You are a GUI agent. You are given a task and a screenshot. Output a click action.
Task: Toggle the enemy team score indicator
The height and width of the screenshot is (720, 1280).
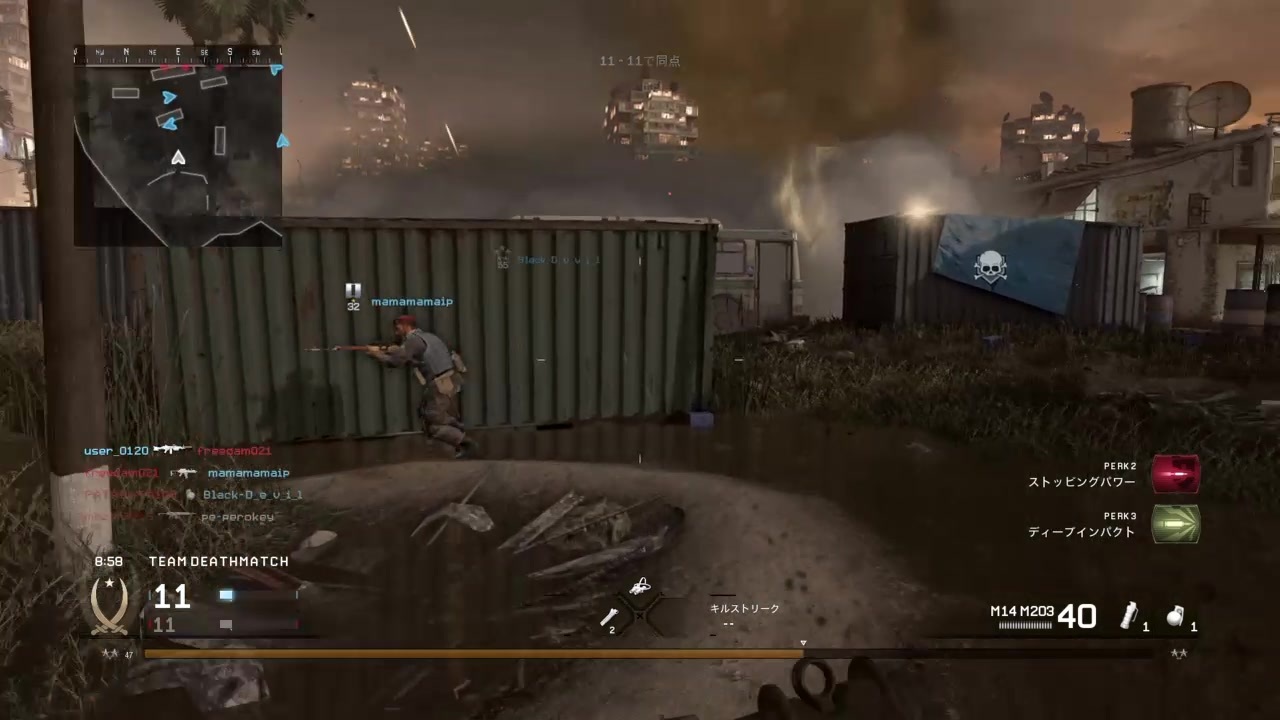(x=225, y=624)
